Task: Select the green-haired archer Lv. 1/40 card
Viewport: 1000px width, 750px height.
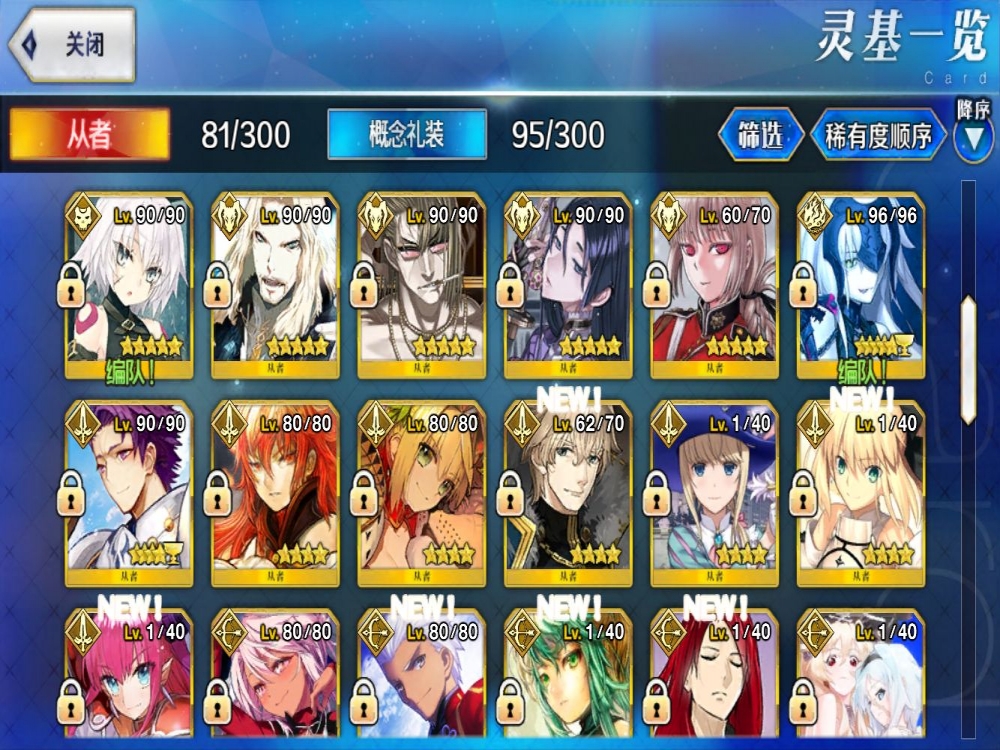Action: (x=567, y=680)
